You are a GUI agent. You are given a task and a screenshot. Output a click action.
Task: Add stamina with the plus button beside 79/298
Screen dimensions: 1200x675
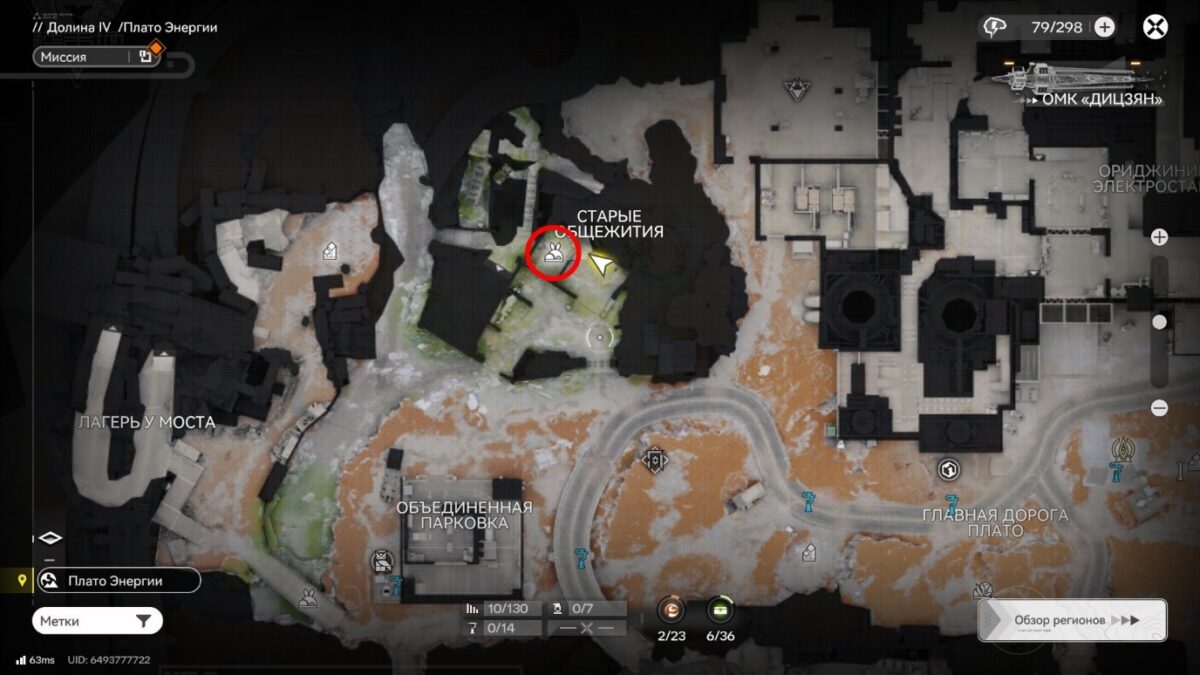point(1104,27)
